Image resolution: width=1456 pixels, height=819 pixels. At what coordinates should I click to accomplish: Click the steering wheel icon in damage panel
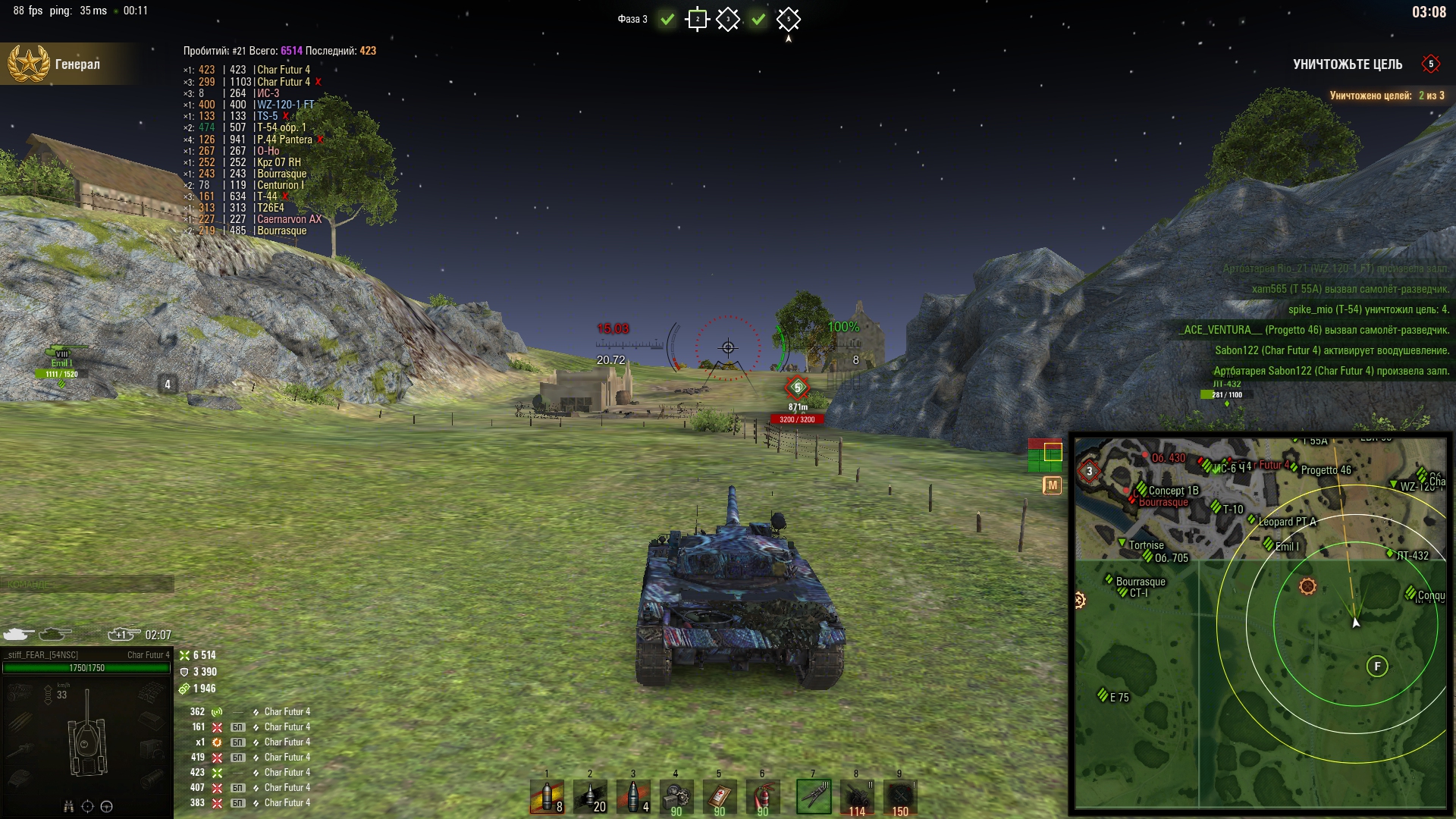(x=107, y=806)
